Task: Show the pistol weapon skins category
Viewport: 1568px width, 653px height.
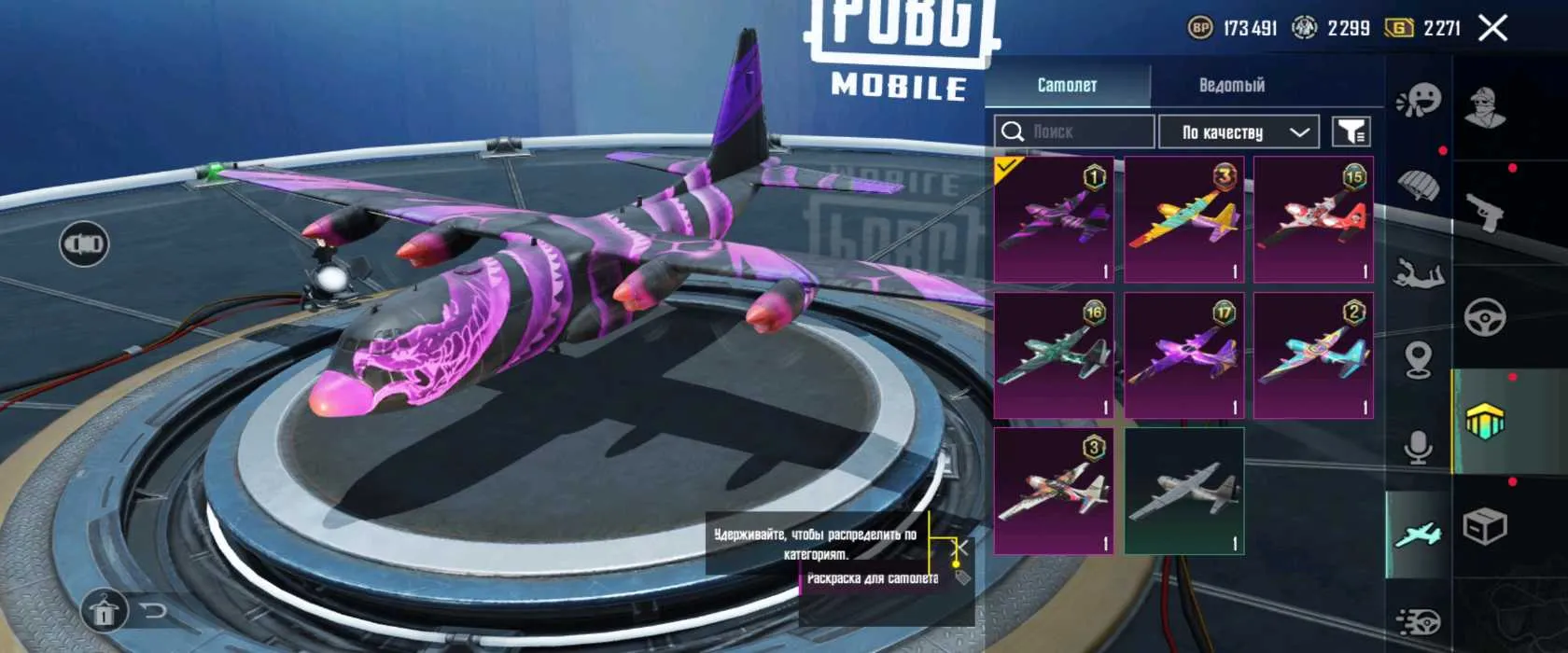Action: (x=1485, y=213)
